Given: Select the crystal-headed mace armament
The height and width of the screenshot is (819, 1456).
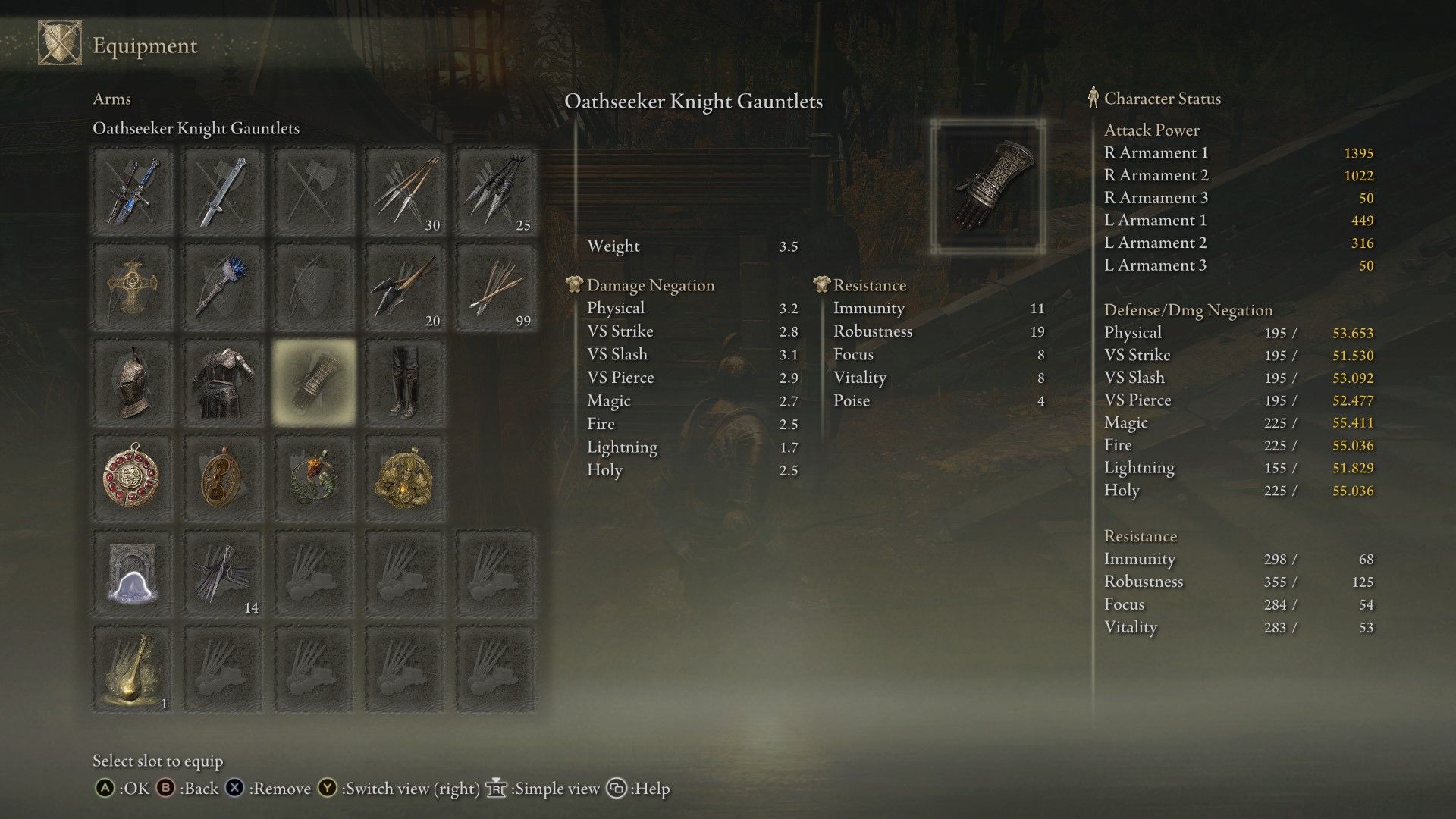Looking at the screenshot, I should click(x=224, y=287).
